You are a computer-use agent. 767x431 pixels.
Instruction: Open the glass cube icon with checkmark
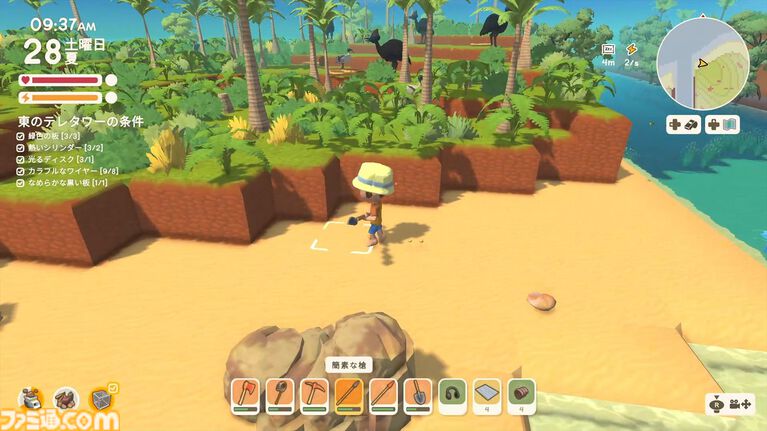pos(102,399)
